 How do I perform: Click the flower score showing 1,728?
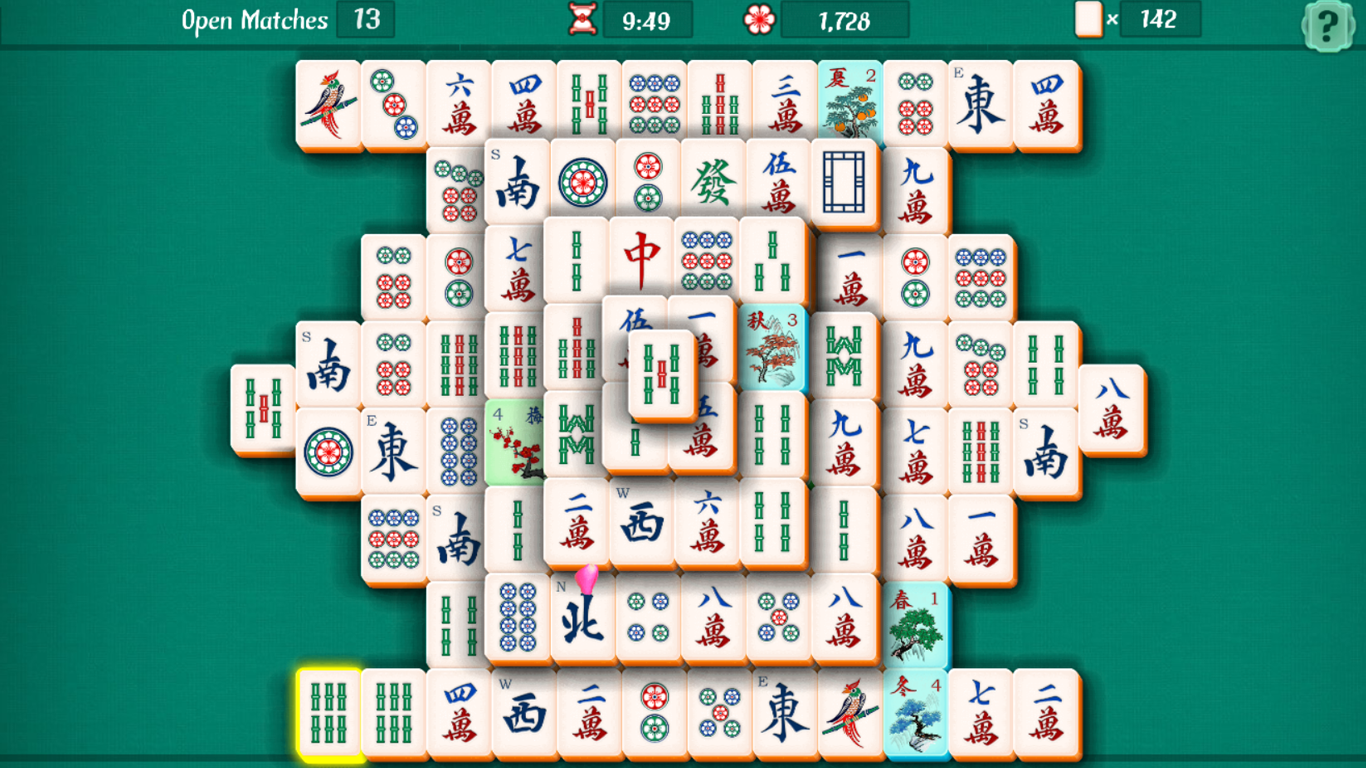tap(845, 20)
